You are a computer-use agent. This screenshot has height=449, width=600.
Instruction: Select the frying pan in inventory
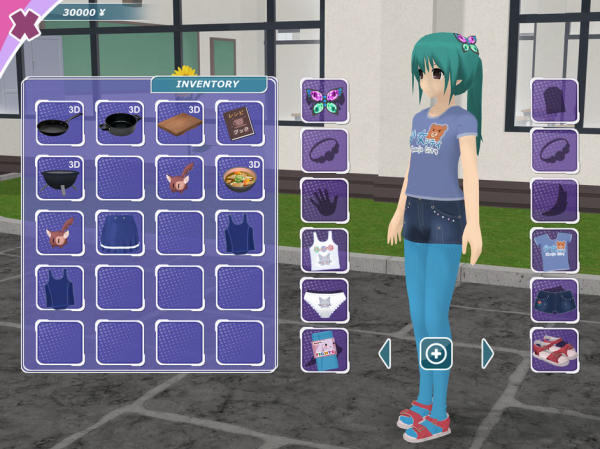click(59, 123)
